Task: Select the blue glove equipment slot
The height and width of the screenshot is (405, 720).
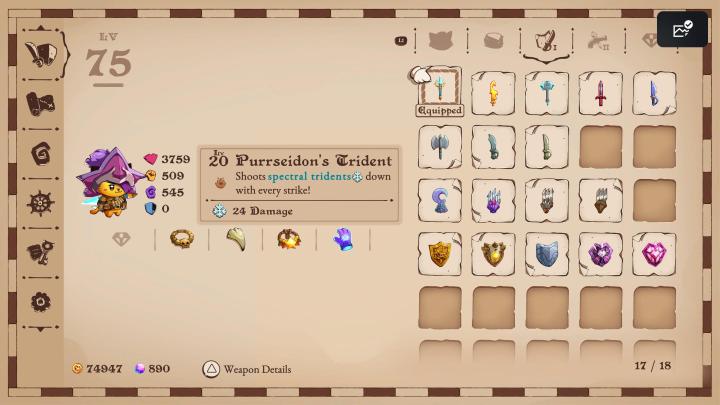Action: coord(343,239)
